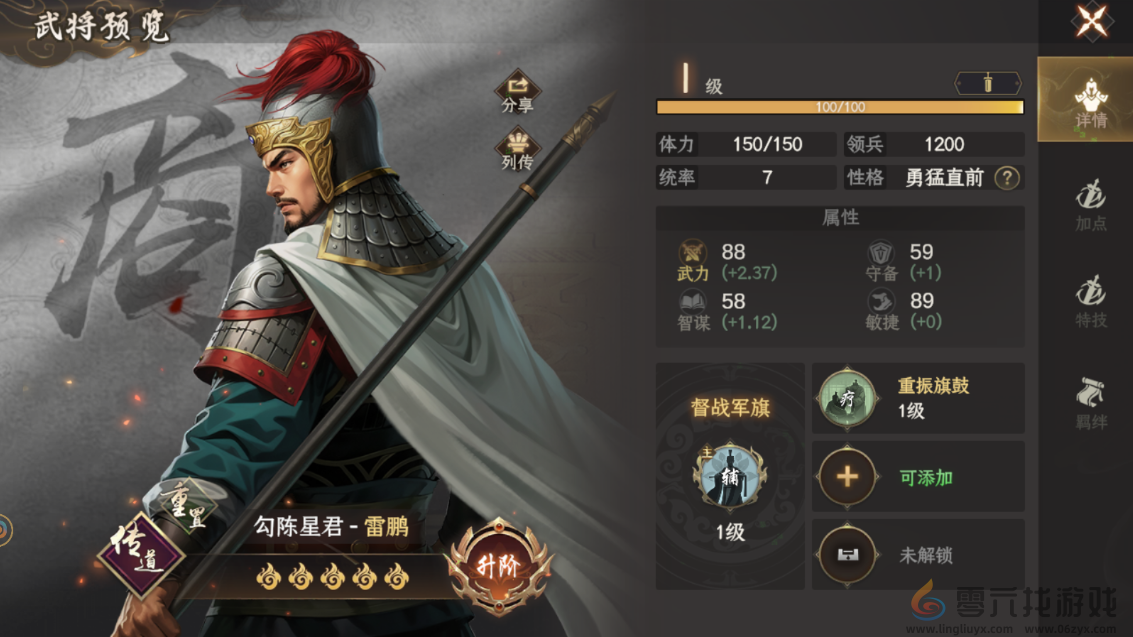
Task: Open the 加点 attribute points tab
Action: (1090, 205)
